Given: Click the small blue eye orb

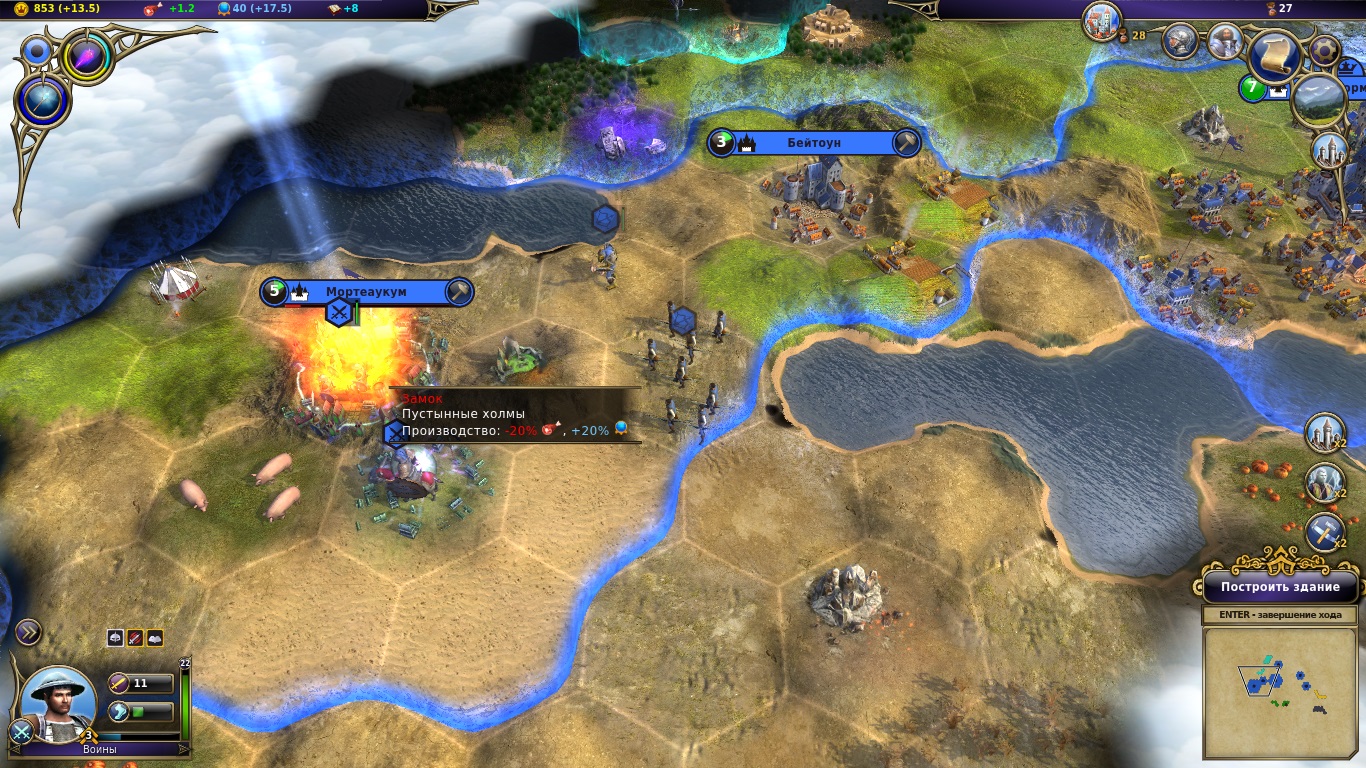Looking at the screenshot, I should pos(38,50).
